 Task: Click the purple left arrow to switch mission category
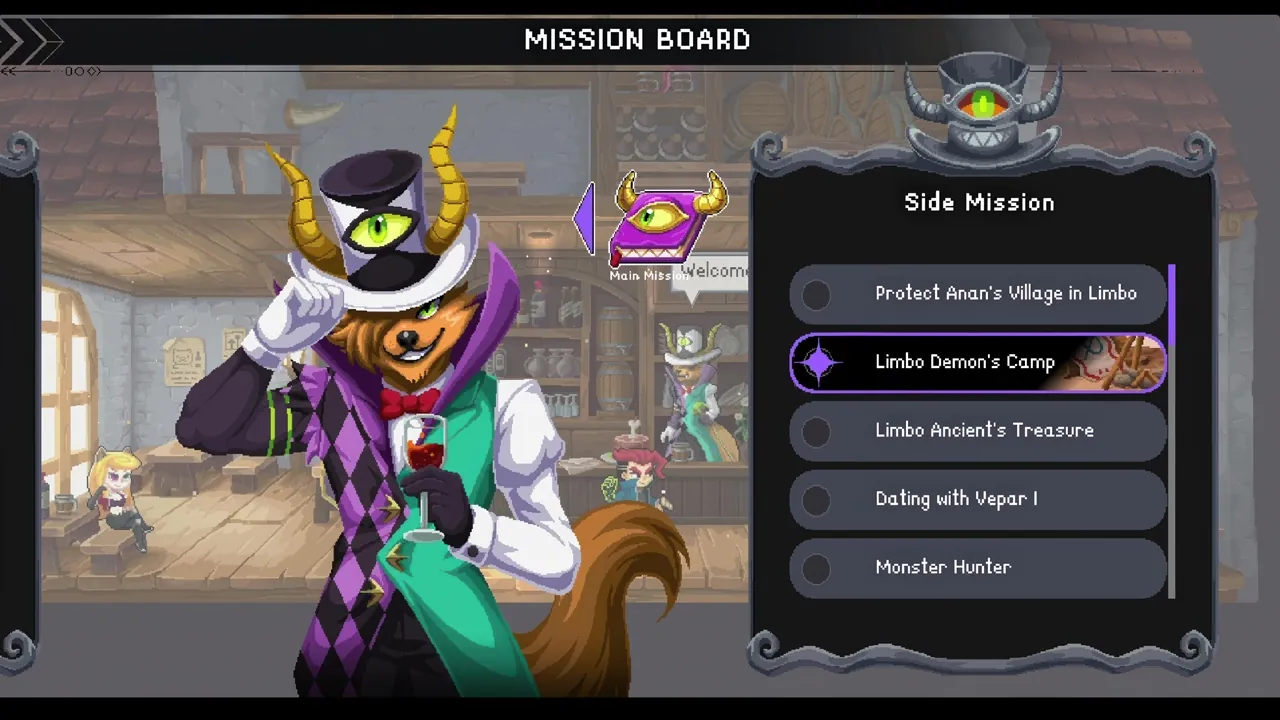585,218
